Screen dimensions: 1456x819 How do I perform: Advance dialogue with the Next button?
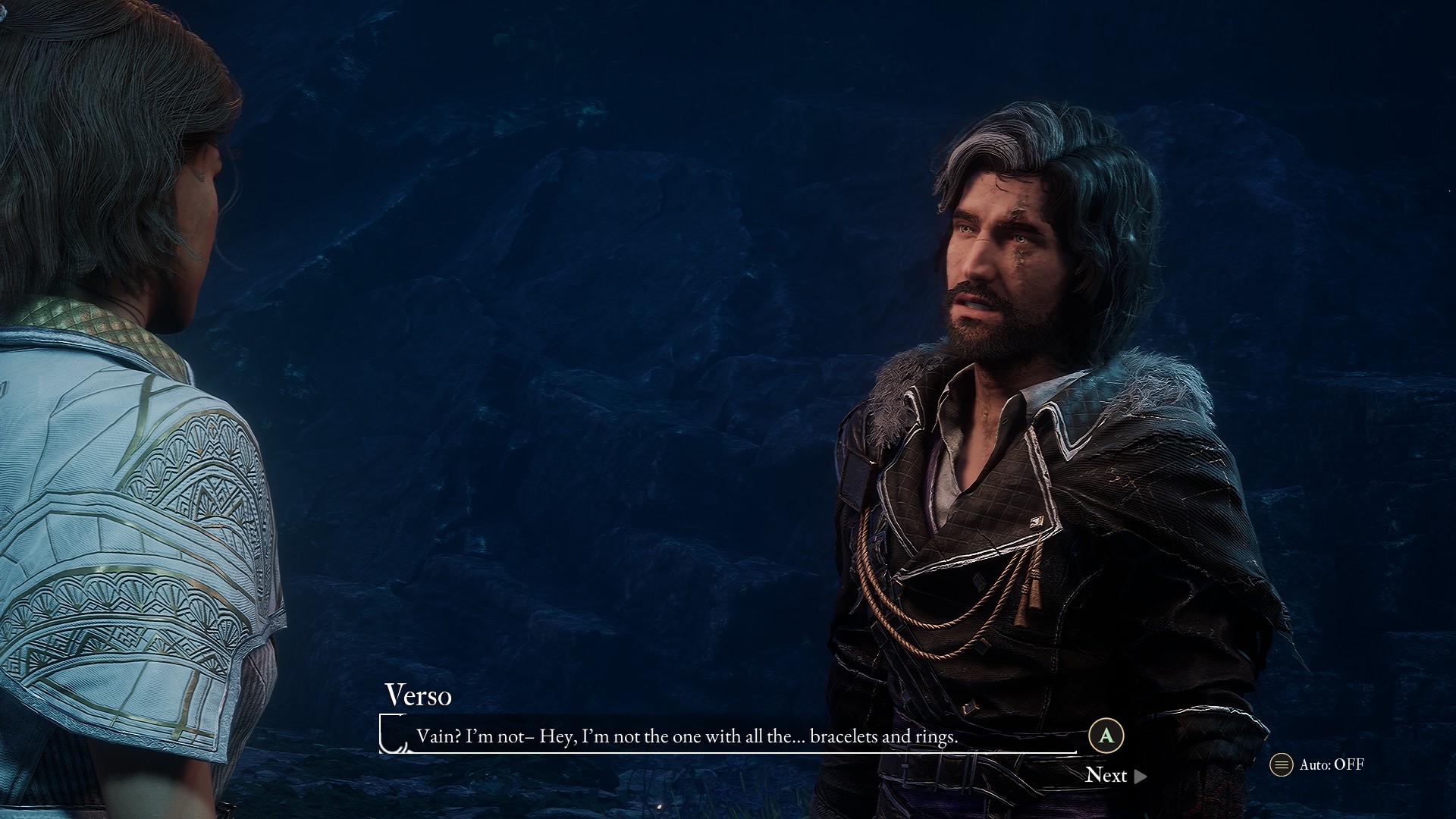point(1116,775)
